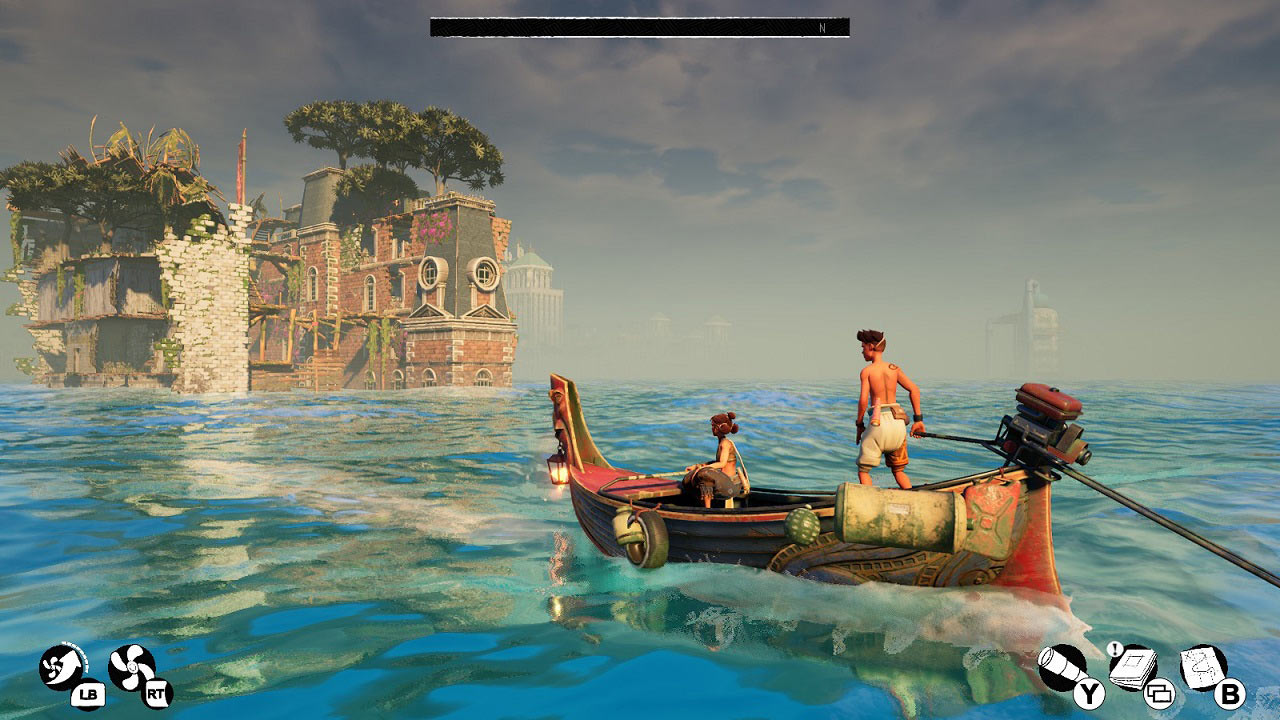Activate the boat boost icon
The height and width of the screenshot is (720, 1280).
pyautogui.click(x=63, y=667)
